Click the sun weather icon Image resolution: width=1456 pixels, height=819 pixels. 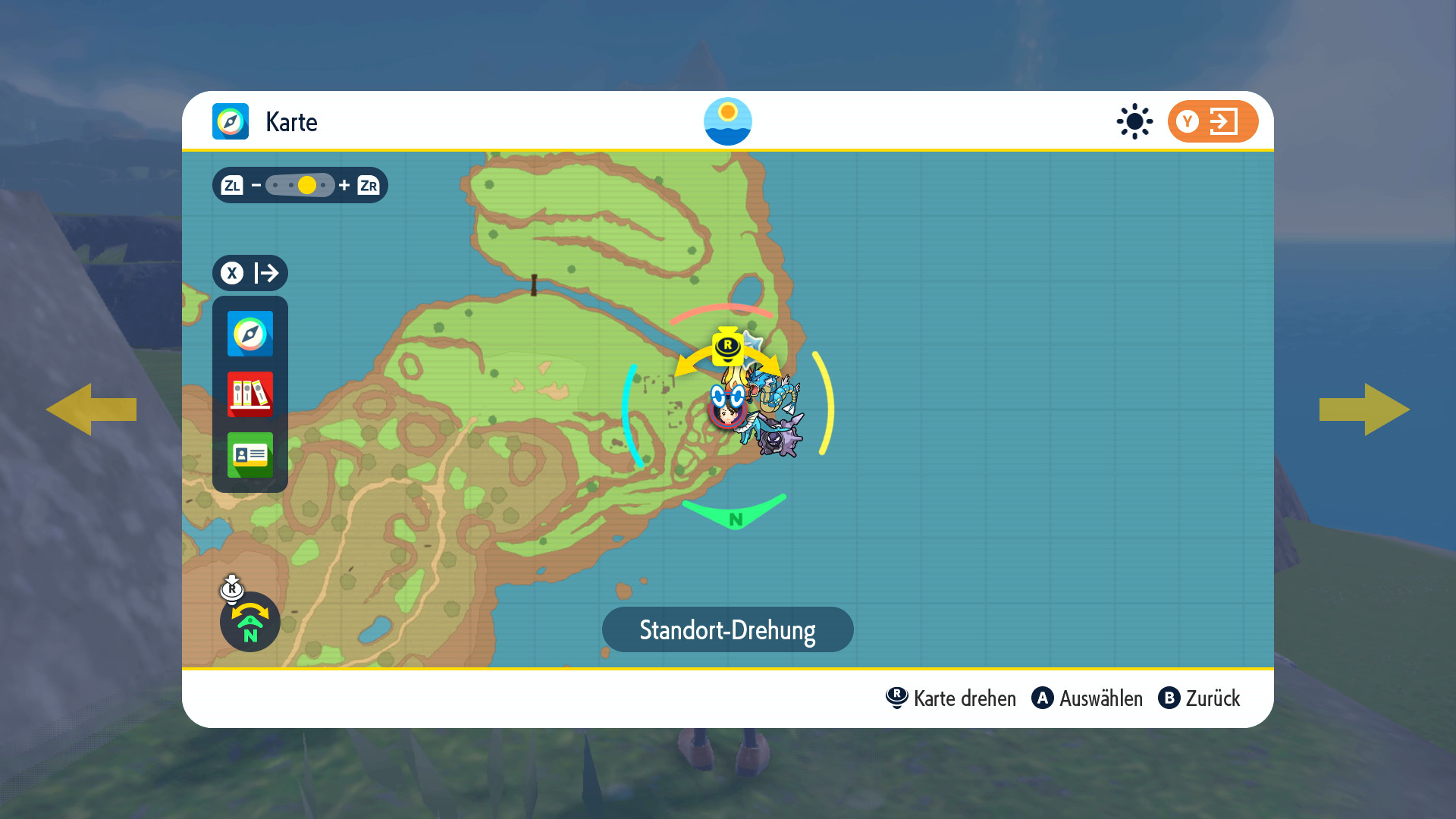coord(1134,121)
